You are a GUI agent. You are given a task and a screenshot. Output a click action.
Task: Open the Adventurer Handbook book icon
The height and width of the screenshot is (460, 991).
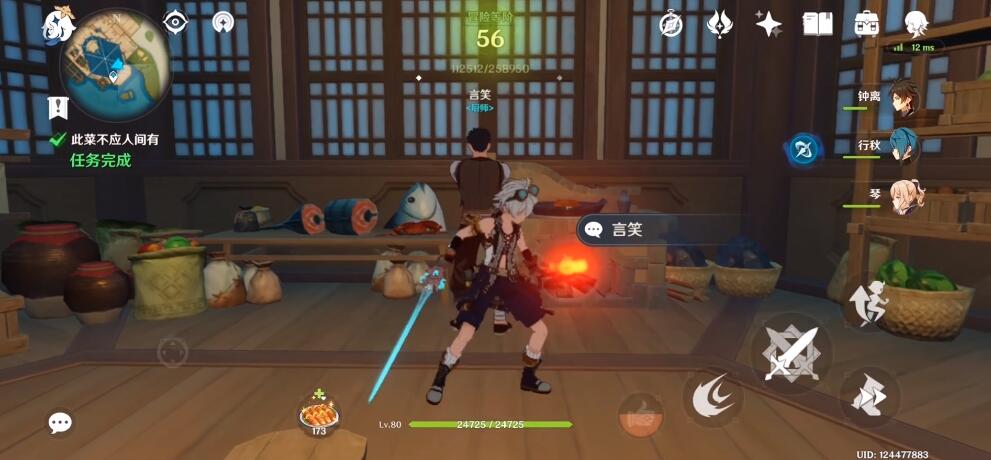(817, 24)
